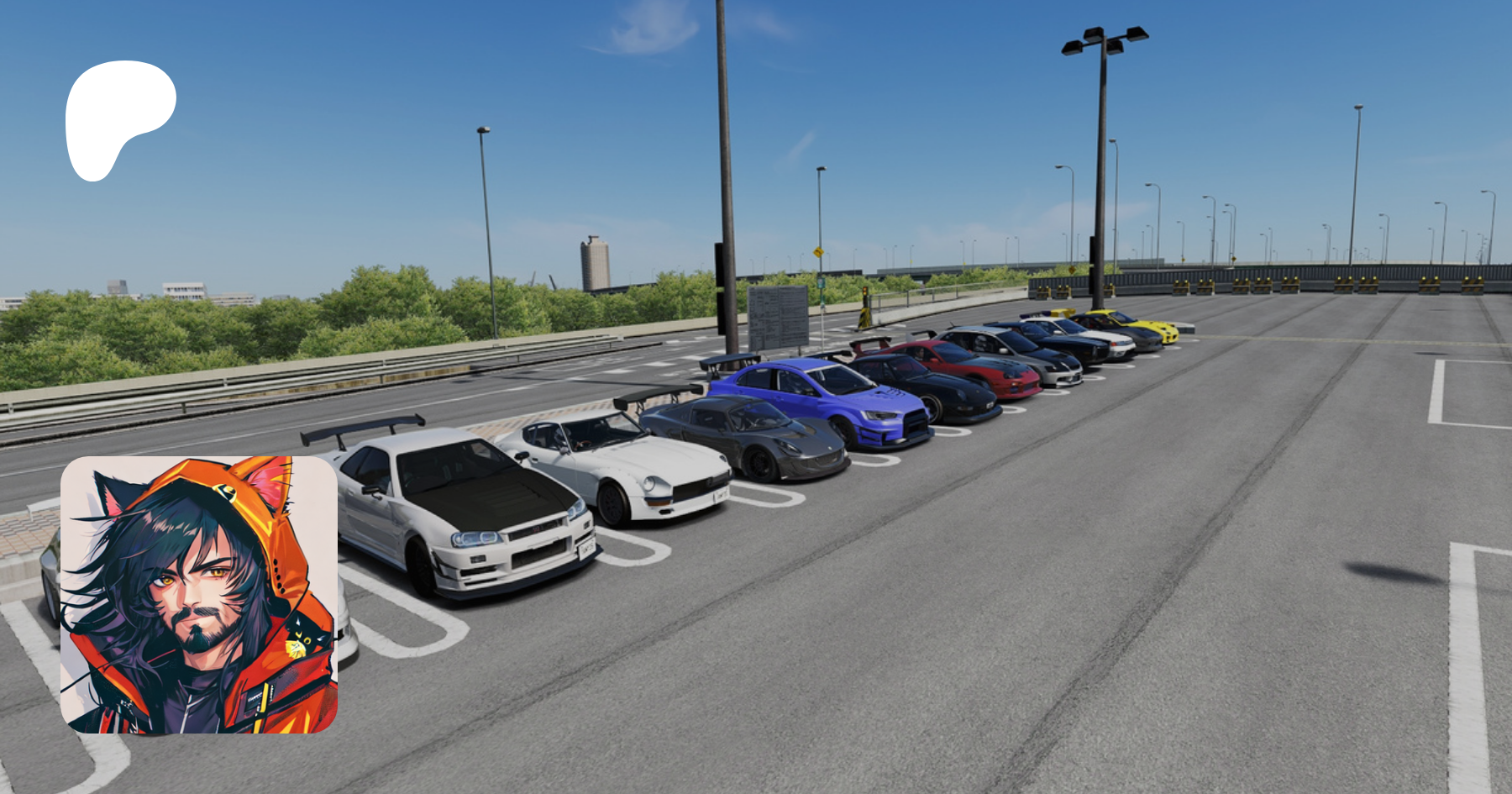Image resolution: width=1512 pixels, height=794 pixels.
Task: Open the orange-hooded creator avatar
Action: pyautogui.click(x=199, y=595)
